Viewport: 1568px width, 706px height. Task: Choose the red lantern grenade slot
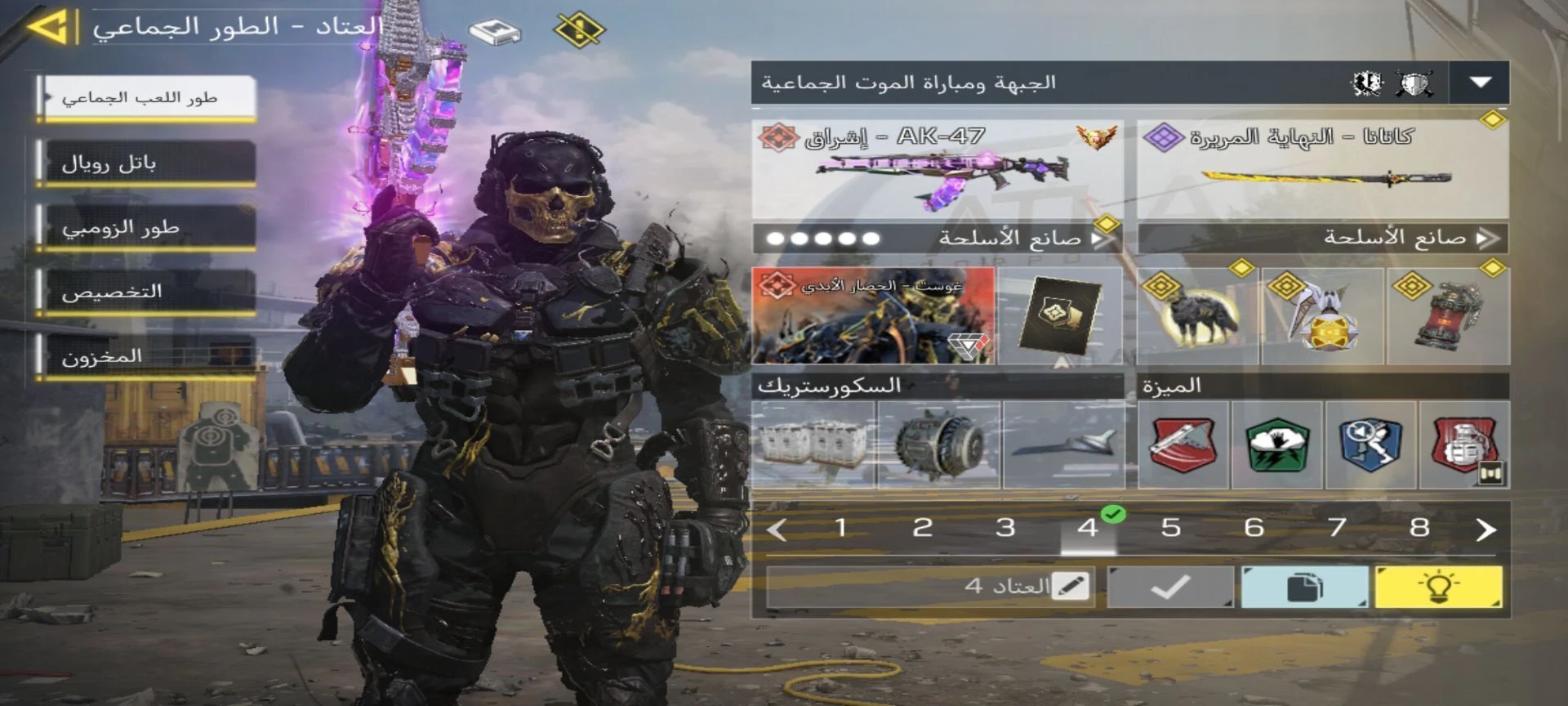pyautogui.click(x=1448, y=315)
